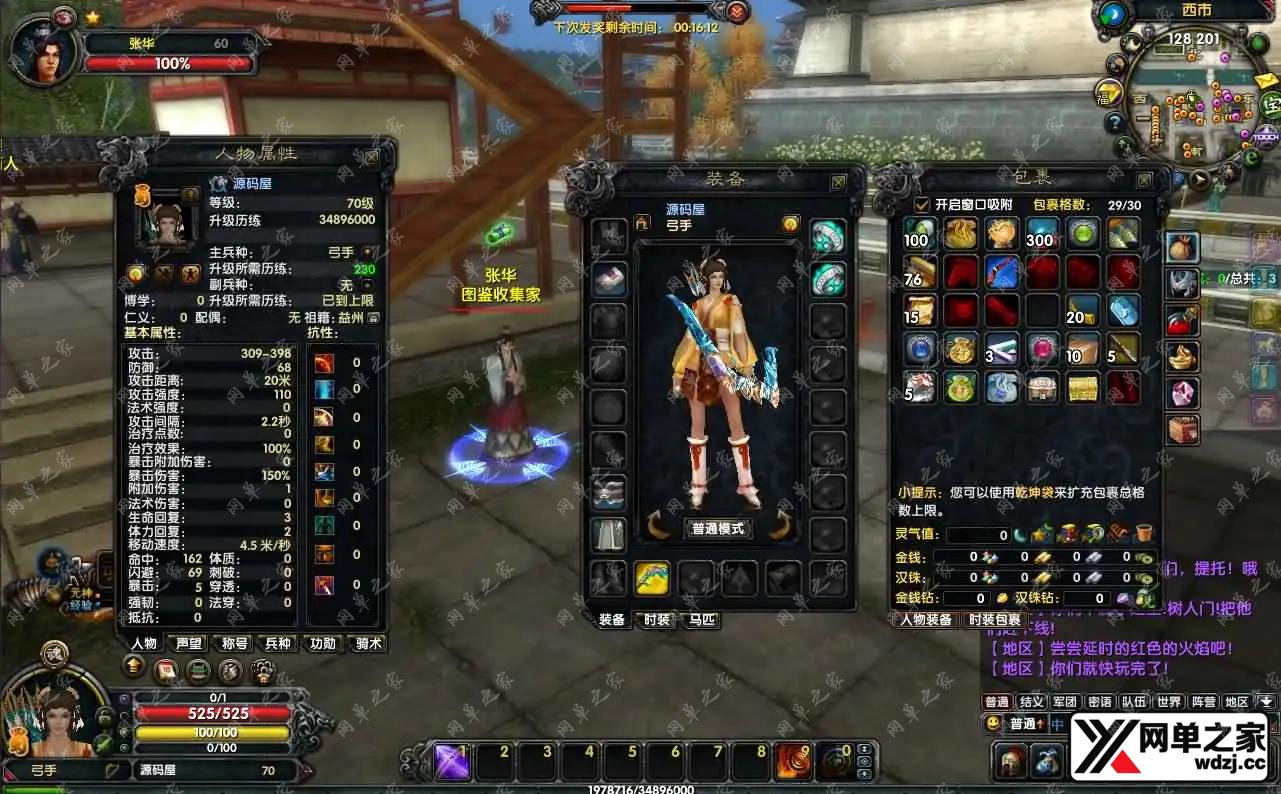The height and width of the screenshot is (794, 1281).
Task: Close the 人物属性 character attributes window
Action: point(372,157)
